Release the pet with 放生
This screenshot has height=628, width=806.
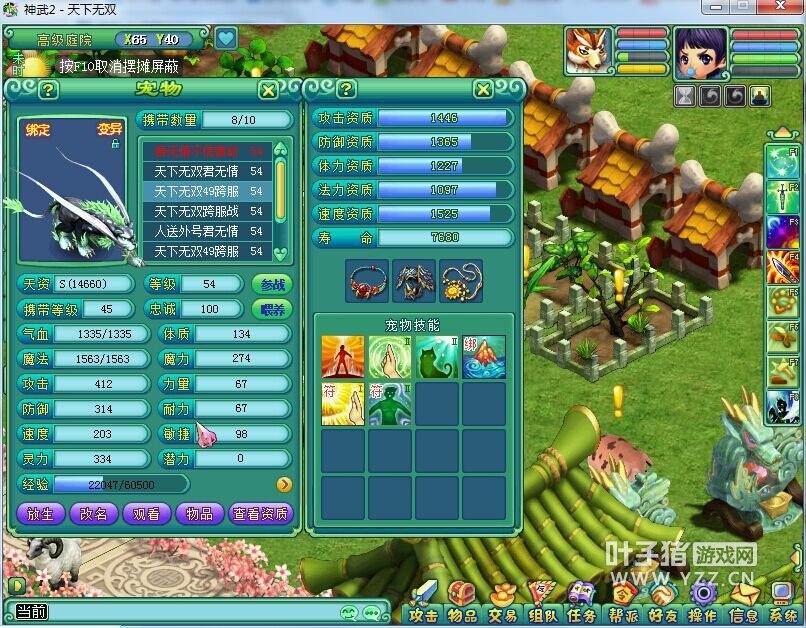tap(41, 513)
